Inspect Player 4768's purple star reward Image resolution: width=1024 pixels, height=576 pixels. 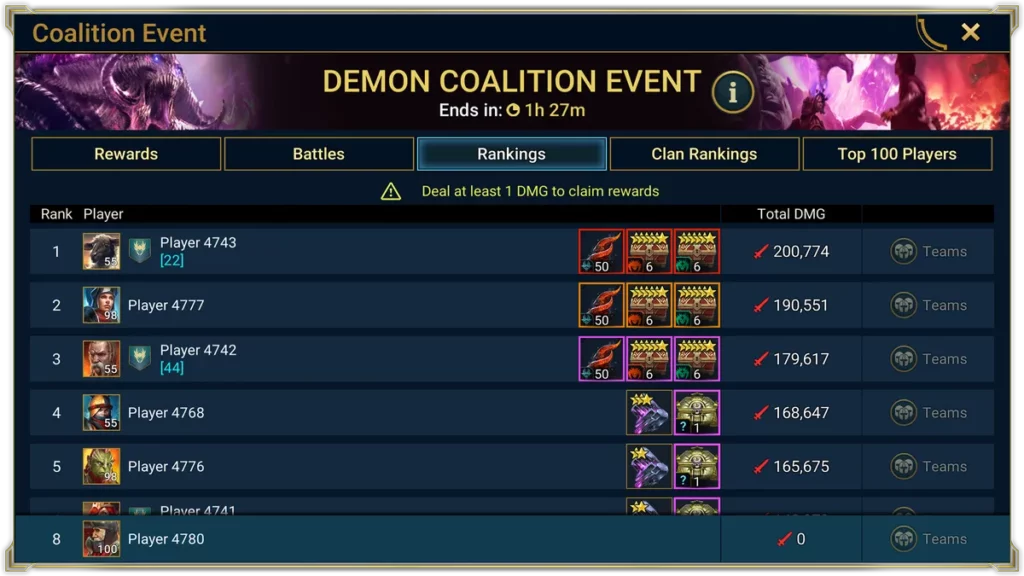pos(648,412)
